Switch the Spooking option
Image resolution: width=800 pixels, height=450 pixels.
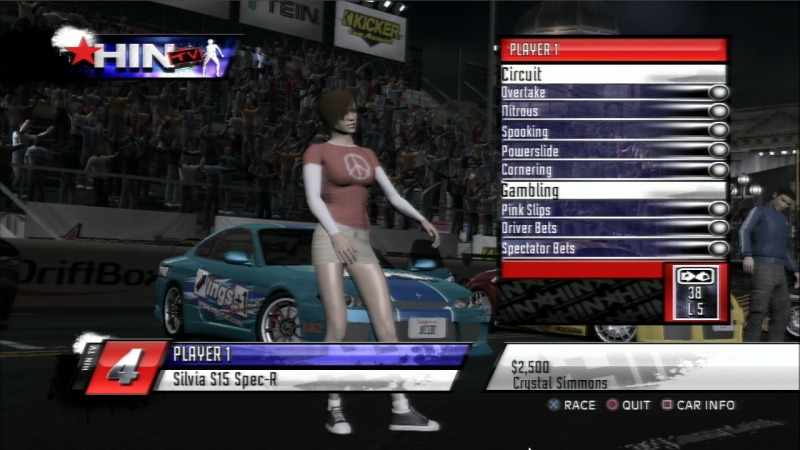click(718, 131)
